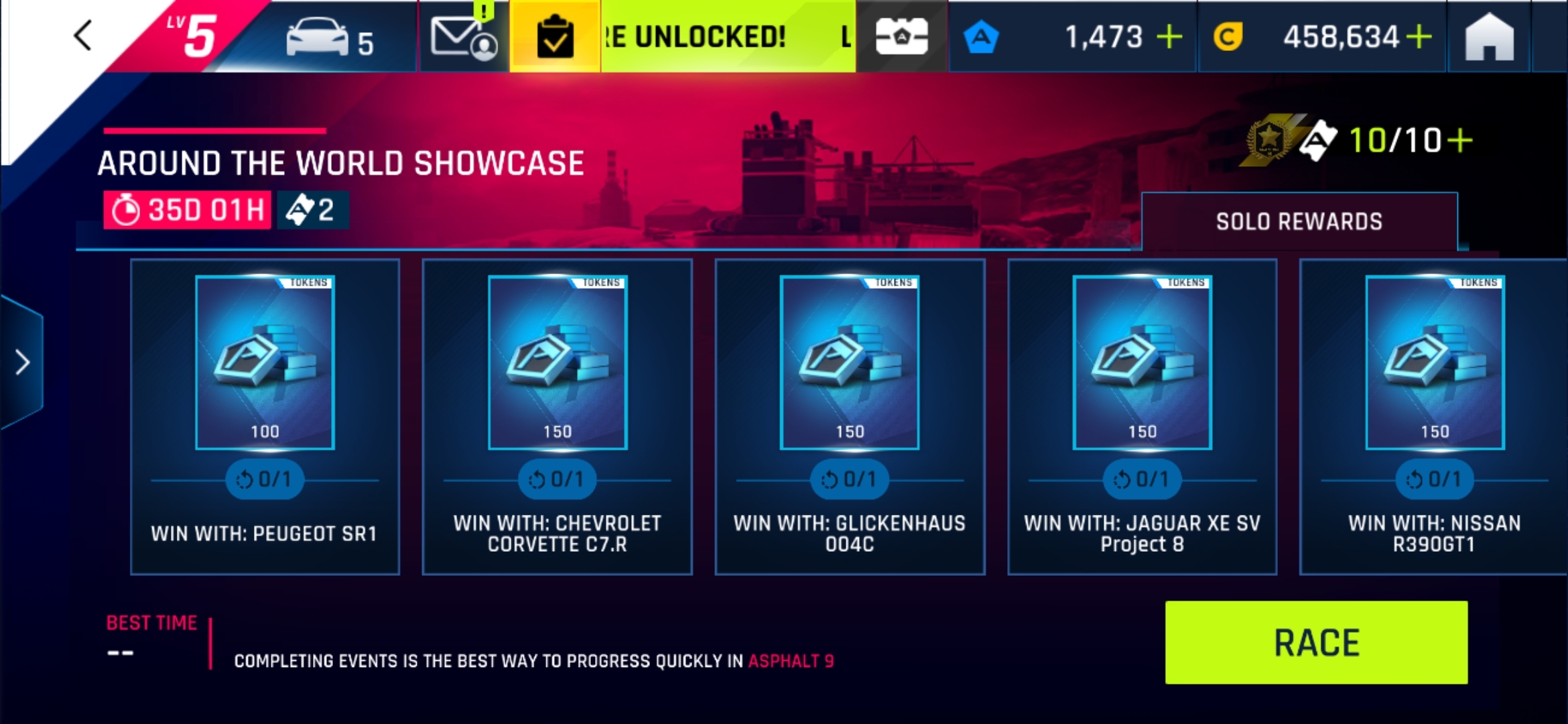
Task: Expand the left side panel arrow
Action: (x=23, y=363)
